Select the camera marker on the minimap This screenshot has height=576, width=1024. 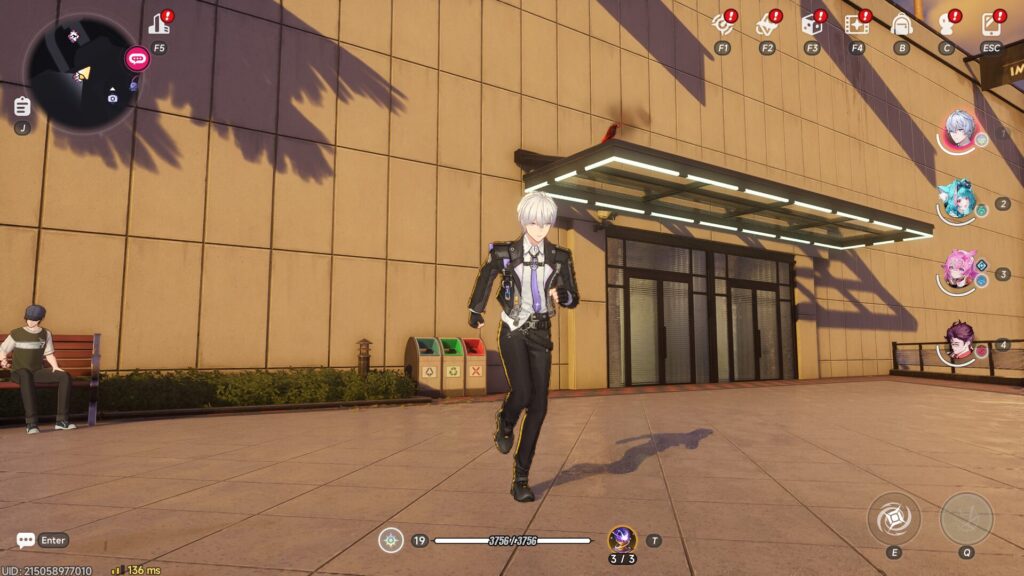[x=113, y=97]
